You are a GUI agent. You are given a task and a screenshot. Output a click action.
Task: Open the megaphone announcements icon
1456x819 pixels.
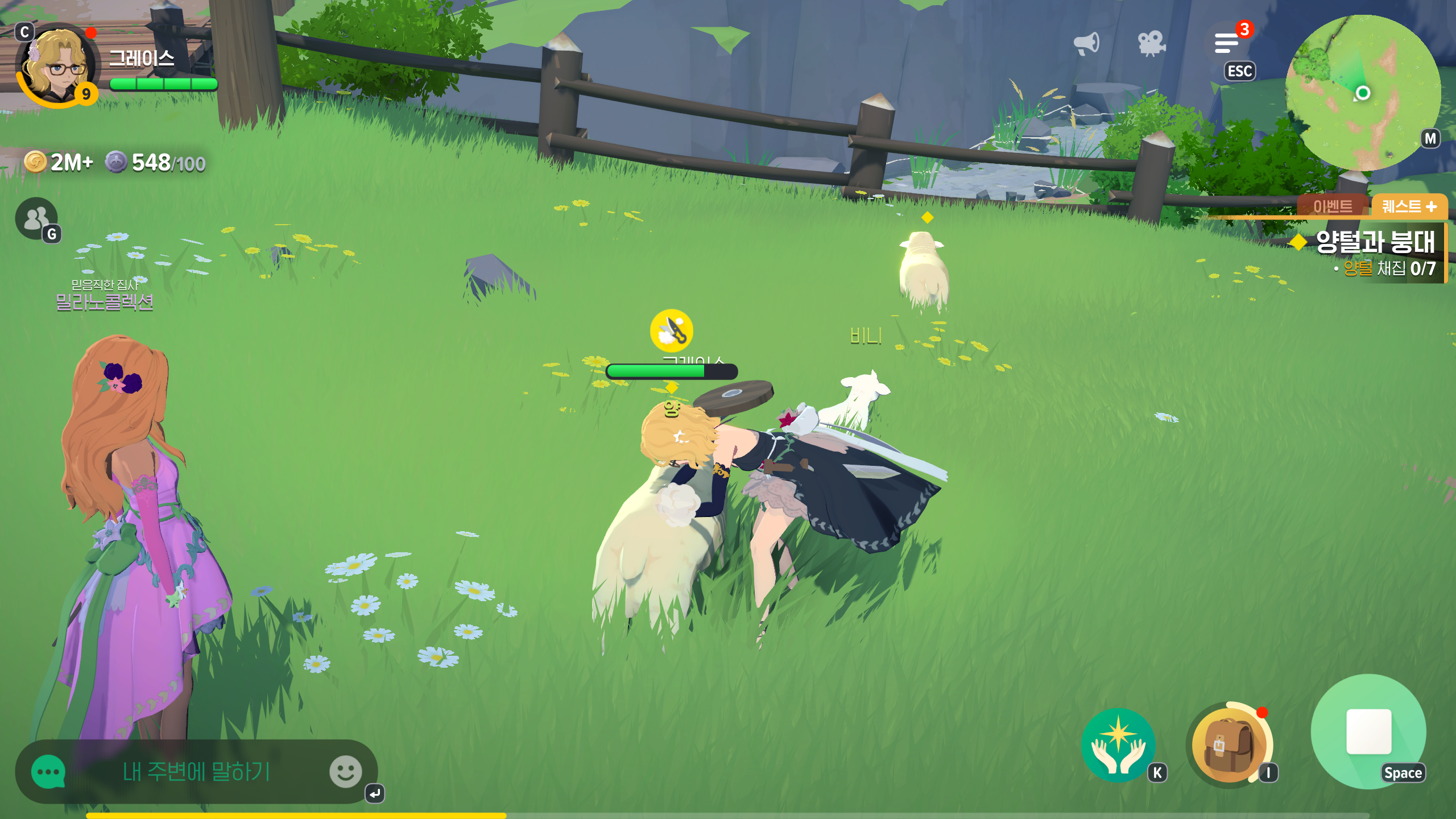pos(1086,44)
